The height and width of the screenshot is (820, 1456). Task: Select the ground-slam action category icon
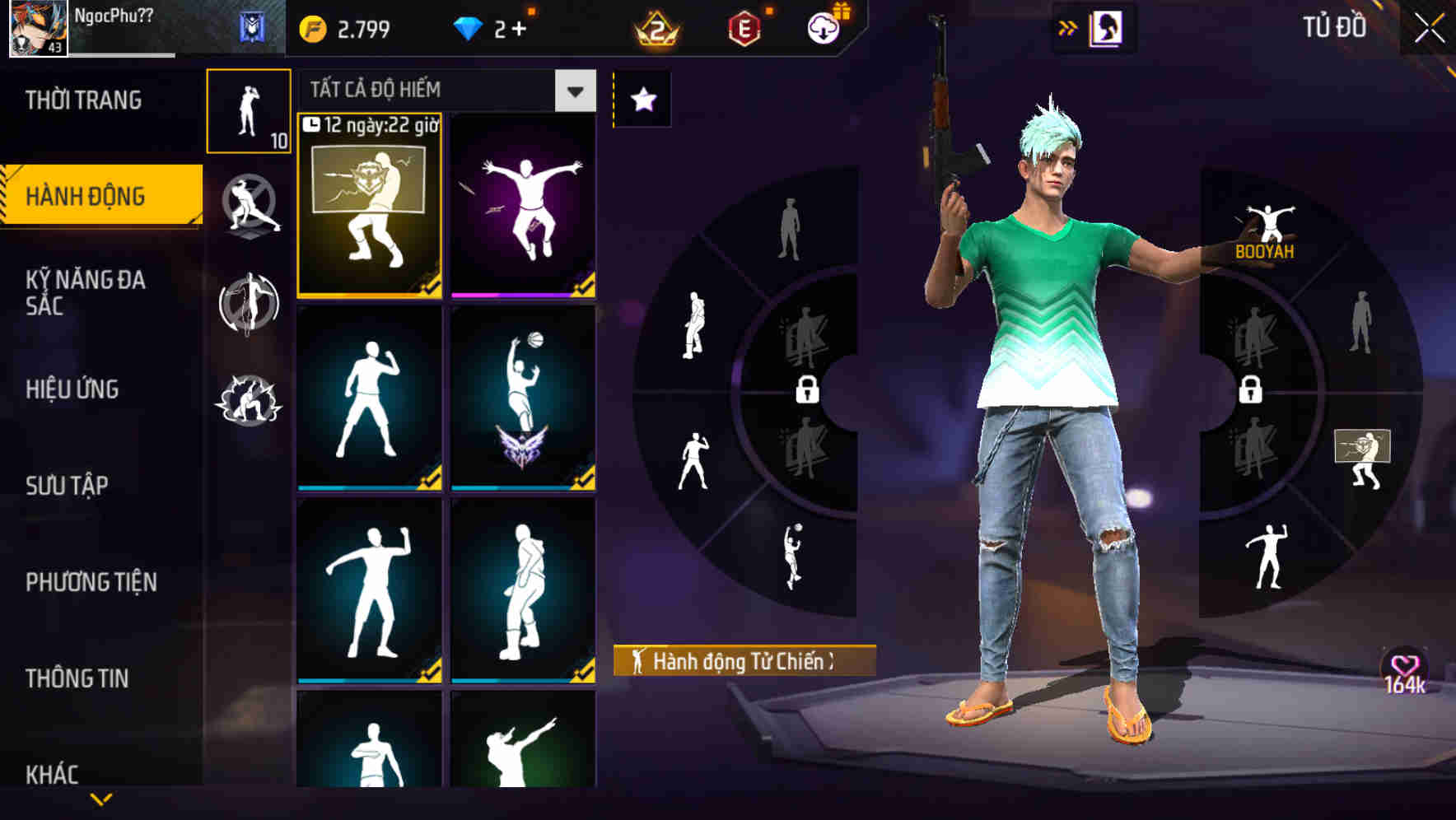click(249, 400)
